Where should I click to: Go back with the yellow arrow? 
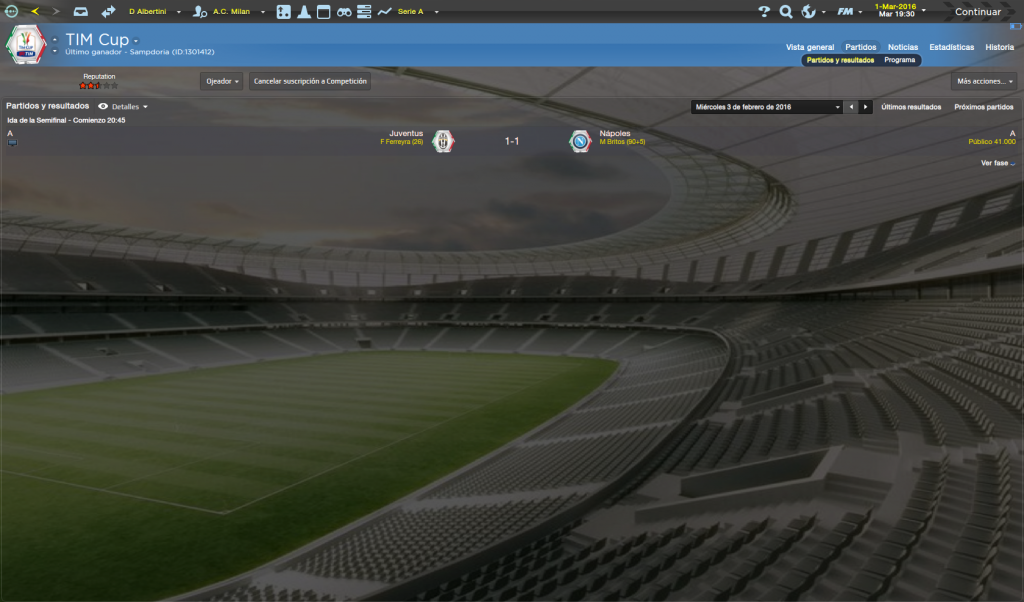(x=35, y=12)
